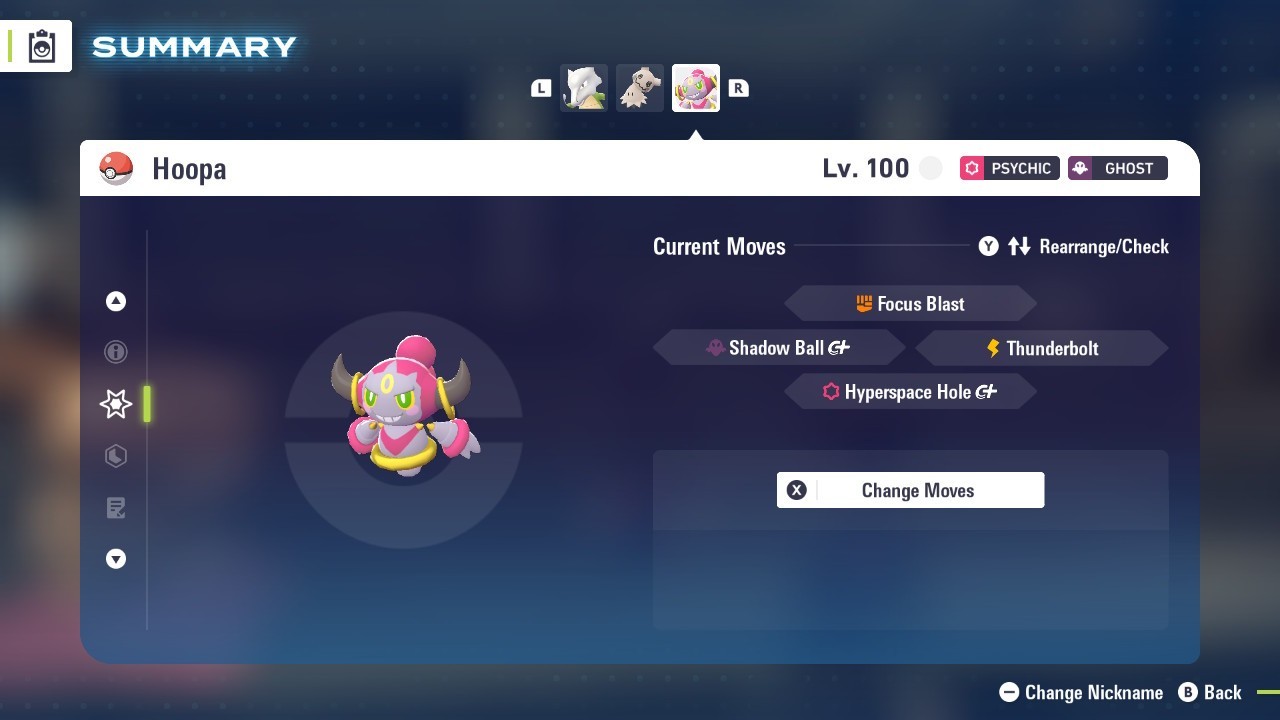The image size is (1280, 720).
Task: Click the circle next to Lv. 100
Action: [x=930, y=168]
